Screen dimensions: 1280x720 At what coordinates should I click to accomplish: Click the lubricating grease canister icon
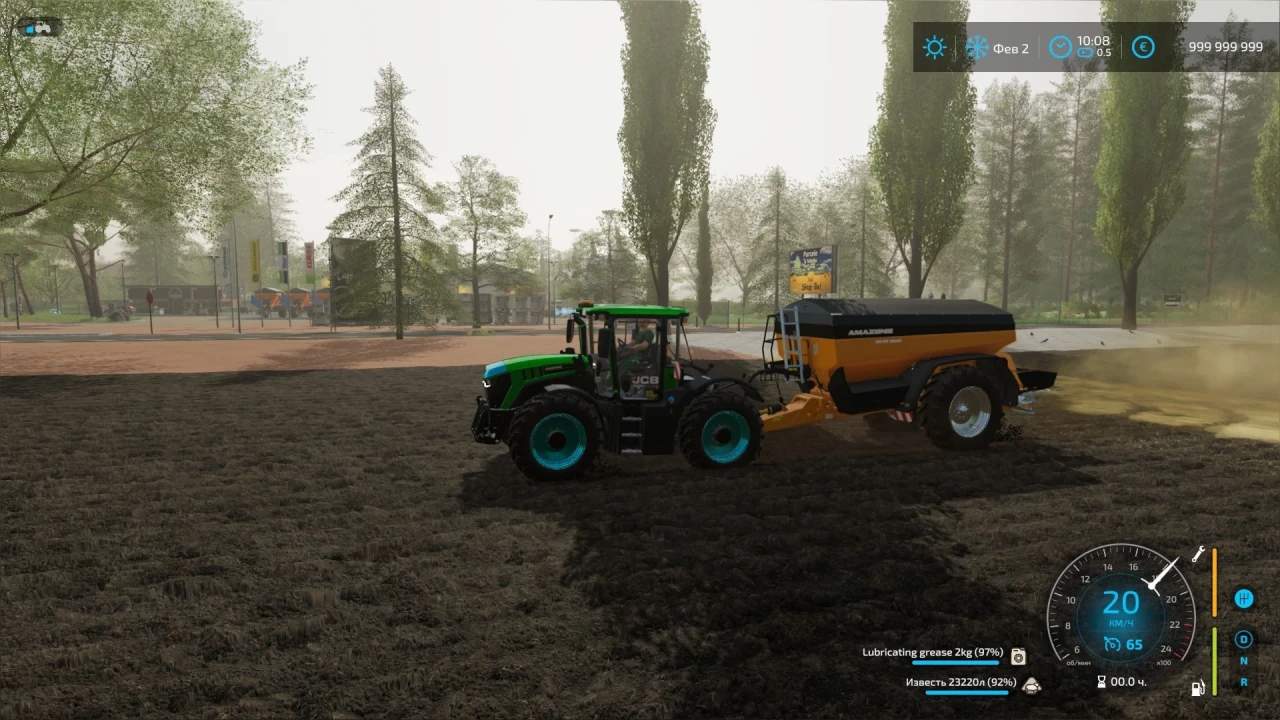point(1017,655)
